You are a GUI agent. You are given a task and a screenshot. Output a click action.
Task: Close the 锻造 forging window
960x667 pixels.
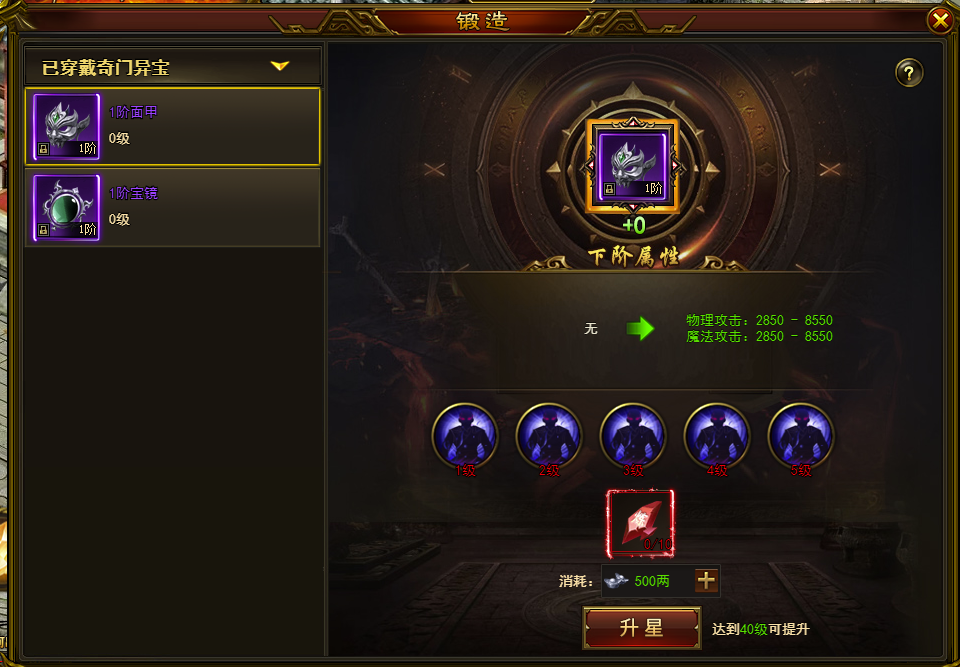pos(940,20)
